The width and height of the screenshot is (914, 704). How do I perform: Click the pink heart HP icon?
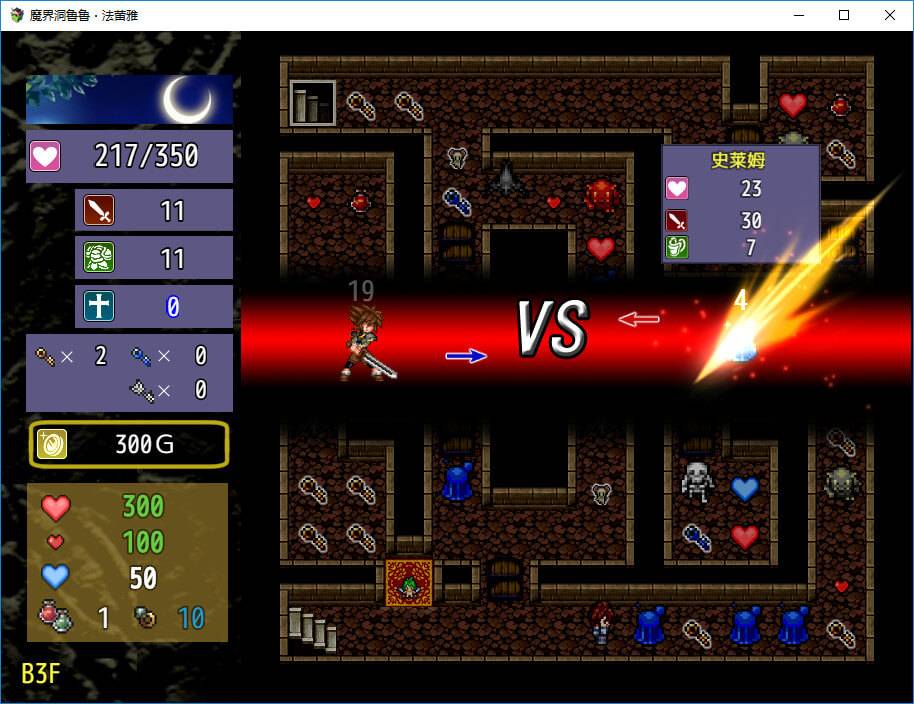(x=46, y=156)
